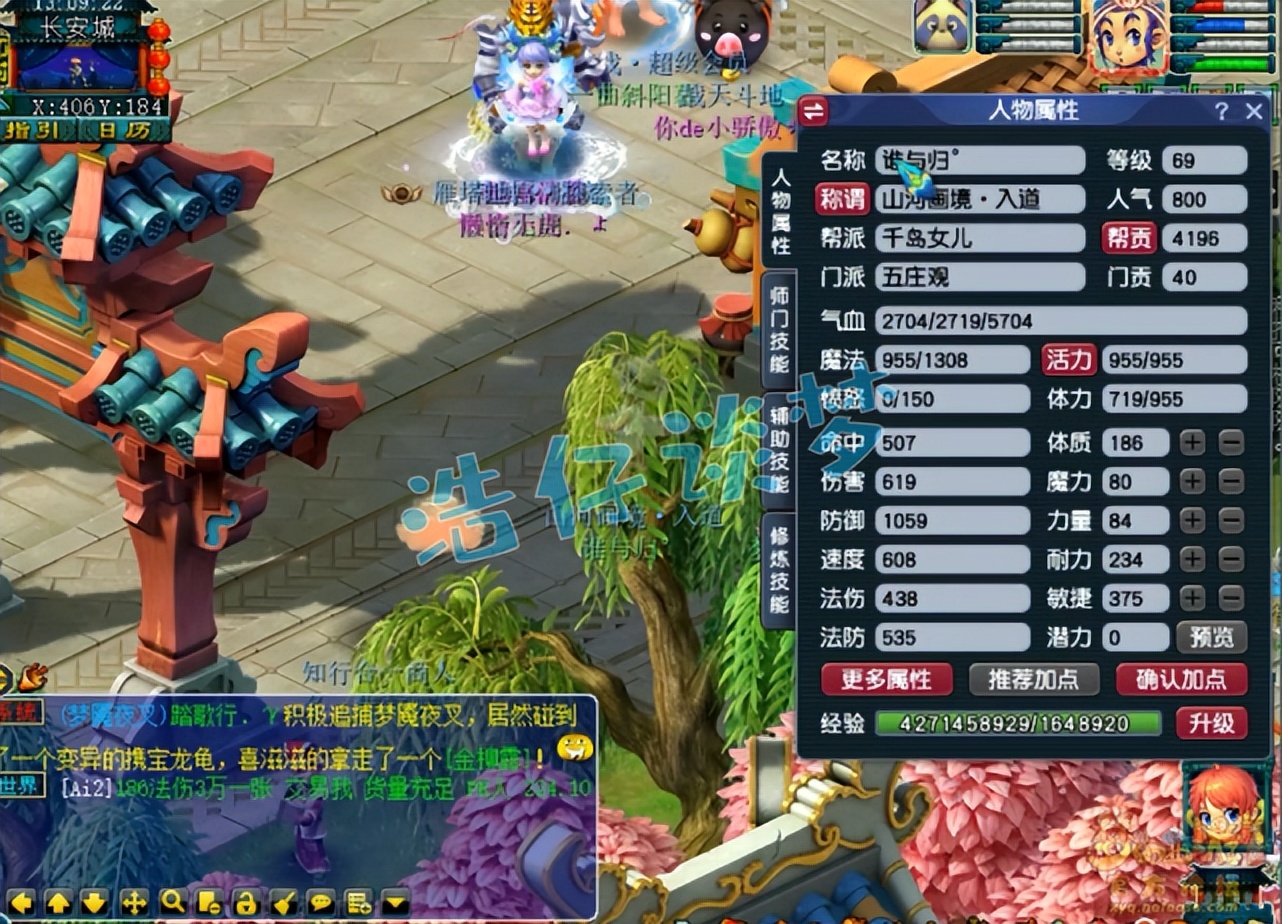Toggle the red 帮贡 display button

1128,239
